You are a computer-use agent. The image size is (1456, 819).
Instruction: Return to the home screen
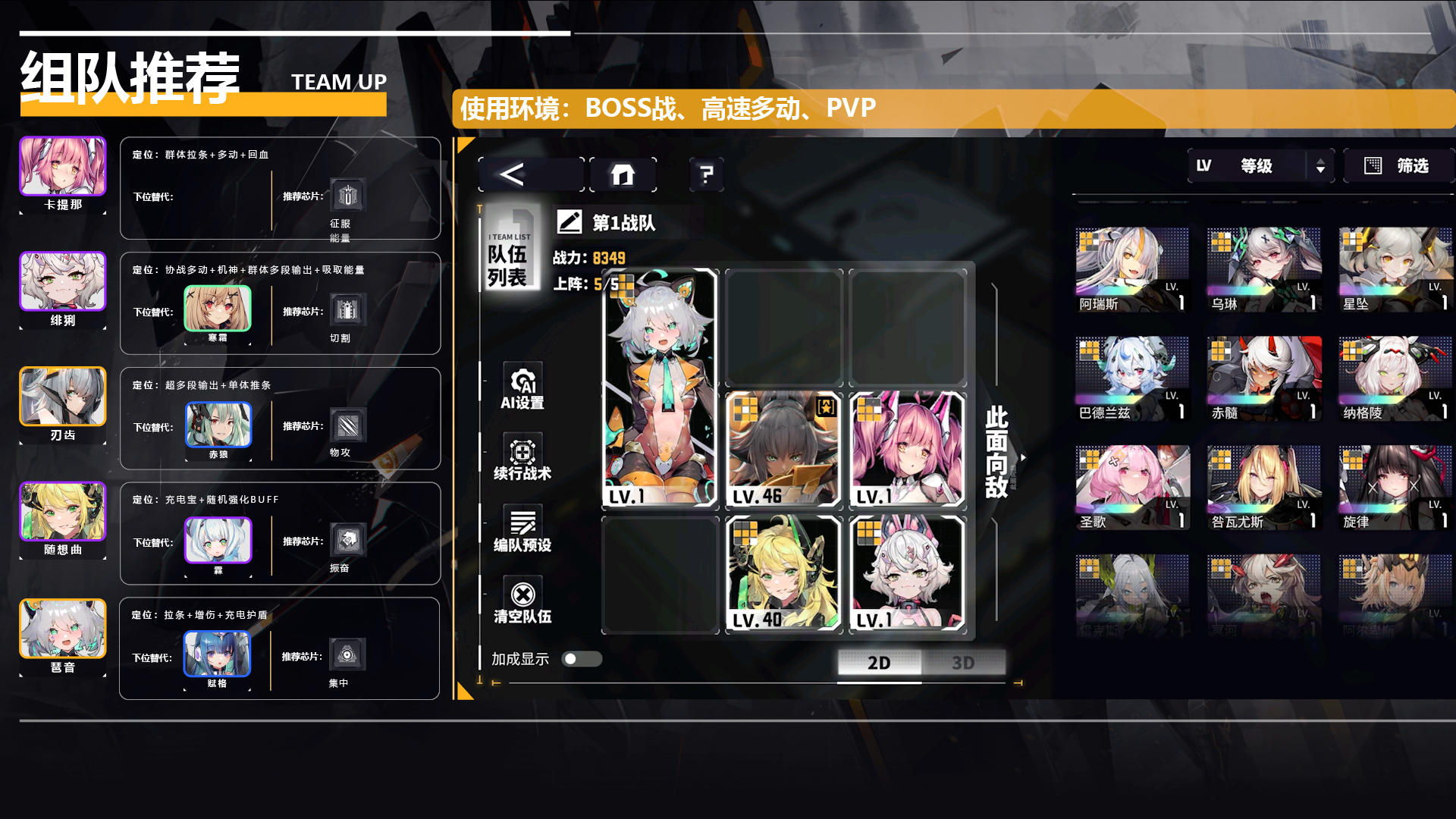(x=623, y=175)
